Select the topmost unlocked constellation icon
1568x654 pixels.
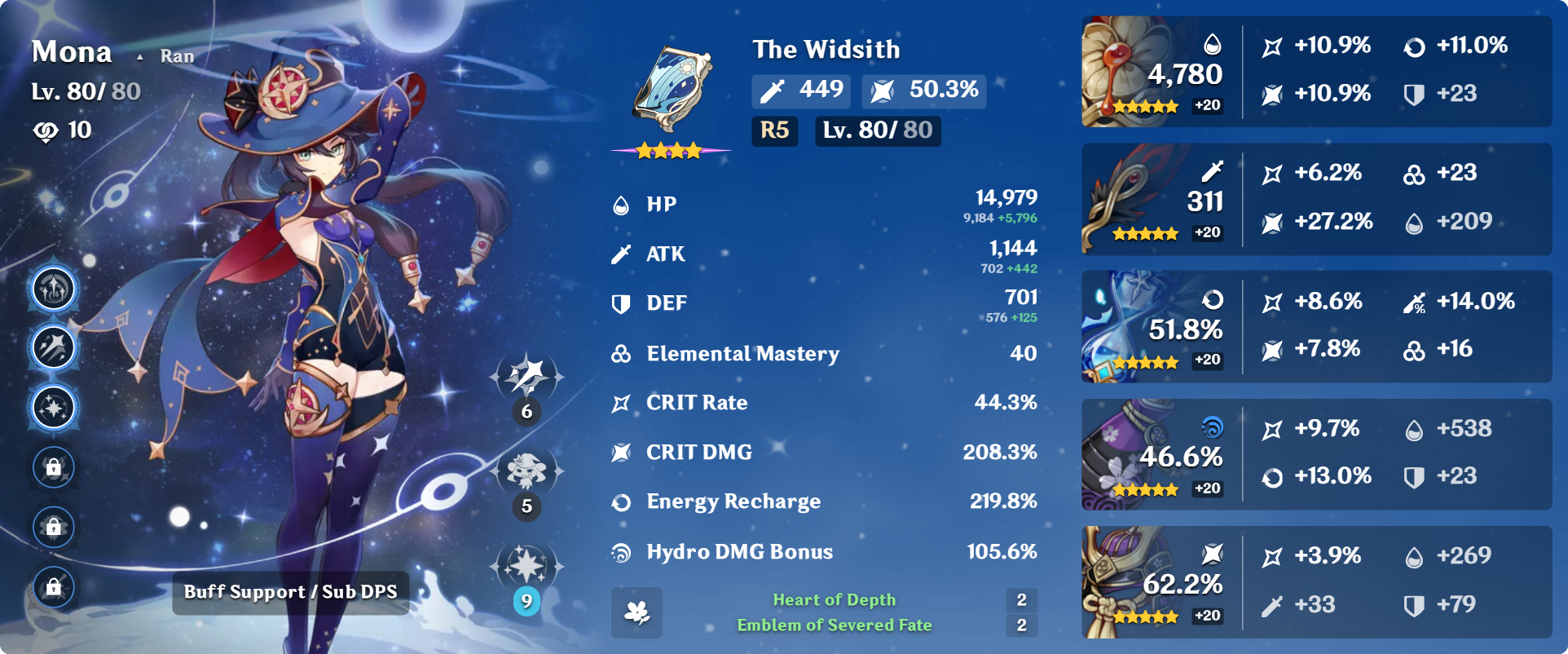pos(54,289)
